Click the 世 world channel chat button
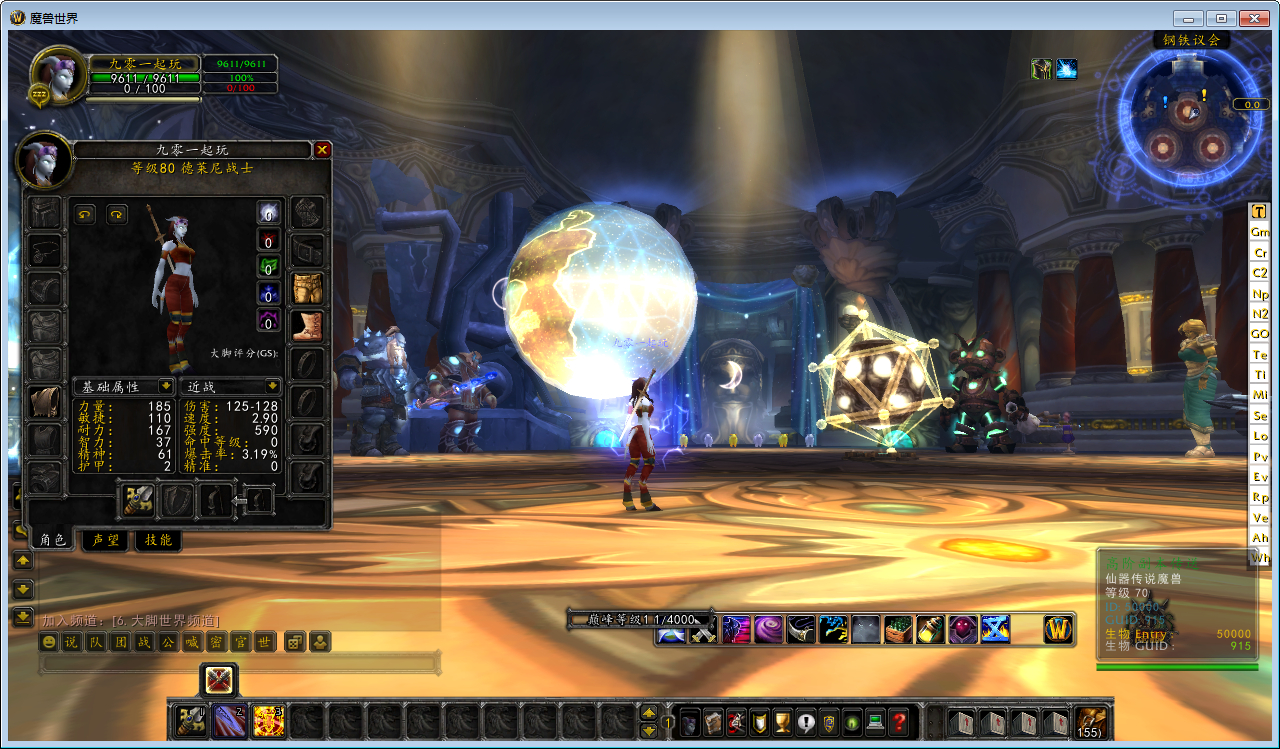The image size is (1280, 749). click(x=264, y=642)
